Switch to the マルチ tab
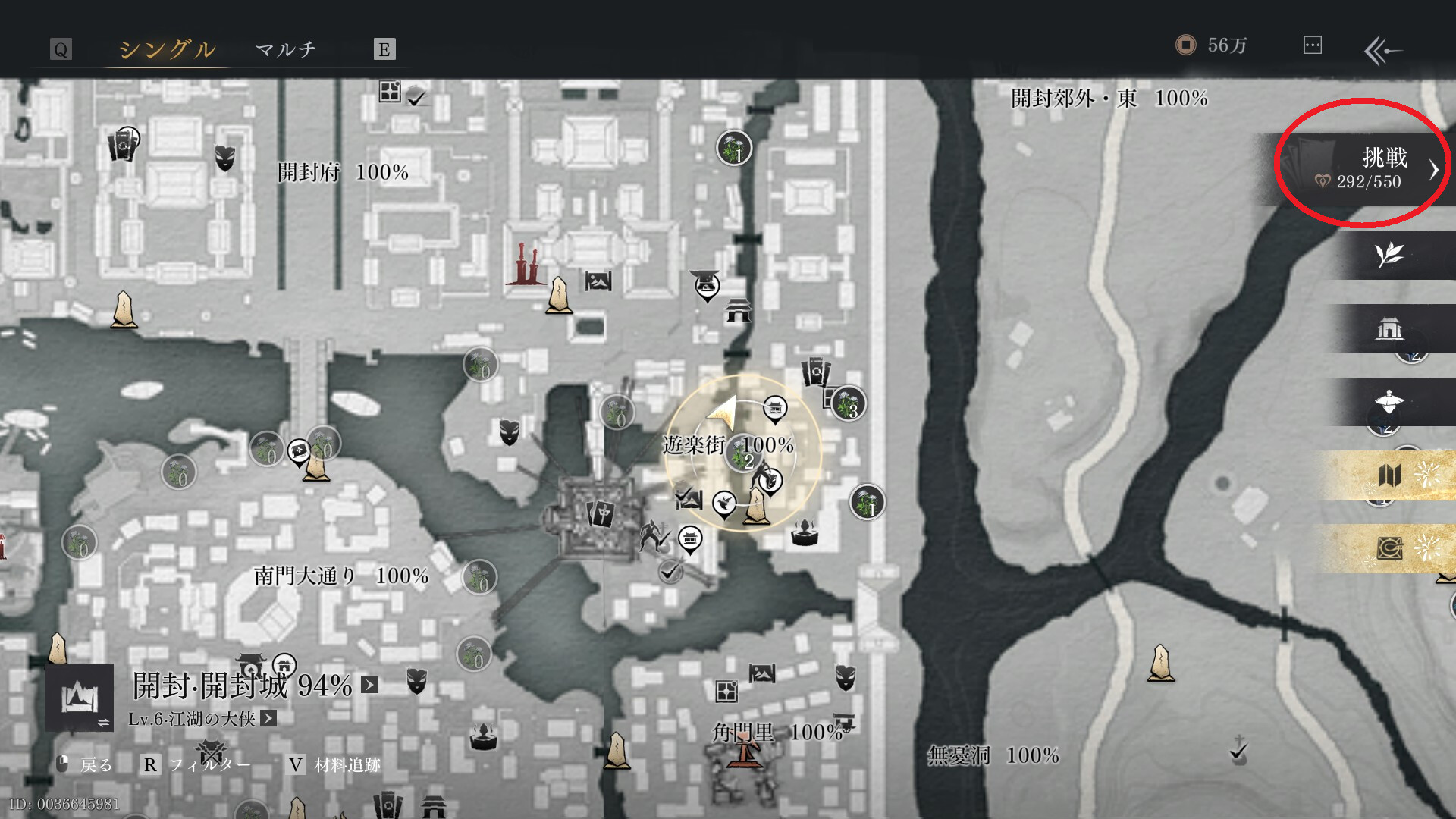The image size is (1456, 819). [x=285, y=49]
